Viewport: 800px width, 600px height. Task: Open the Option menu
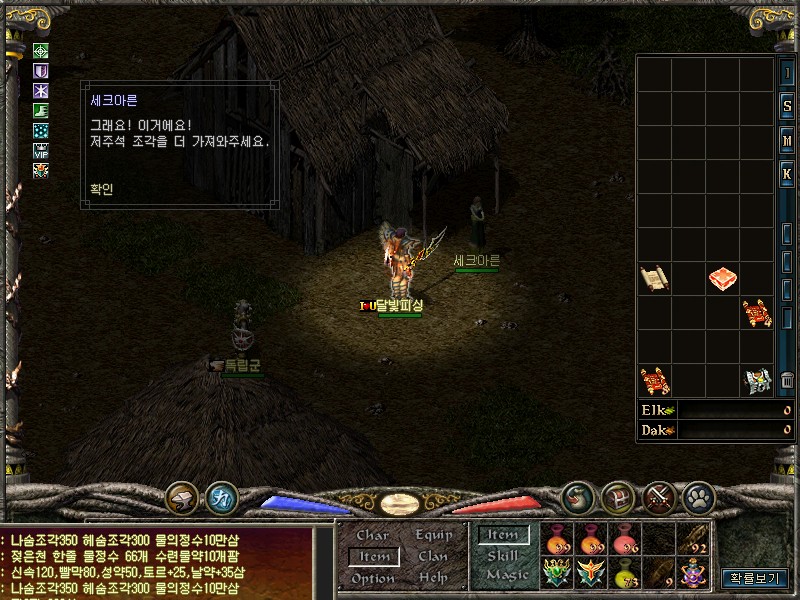[373, 578]
